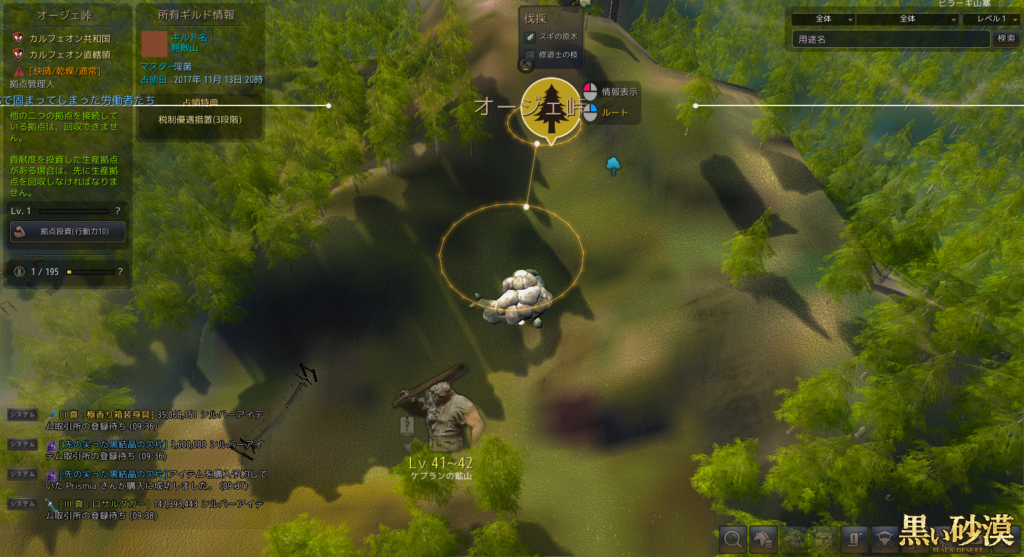Invest in node with 拠点投資 button
Viewport: 1024px width, 557px height.
pos(68,232)
